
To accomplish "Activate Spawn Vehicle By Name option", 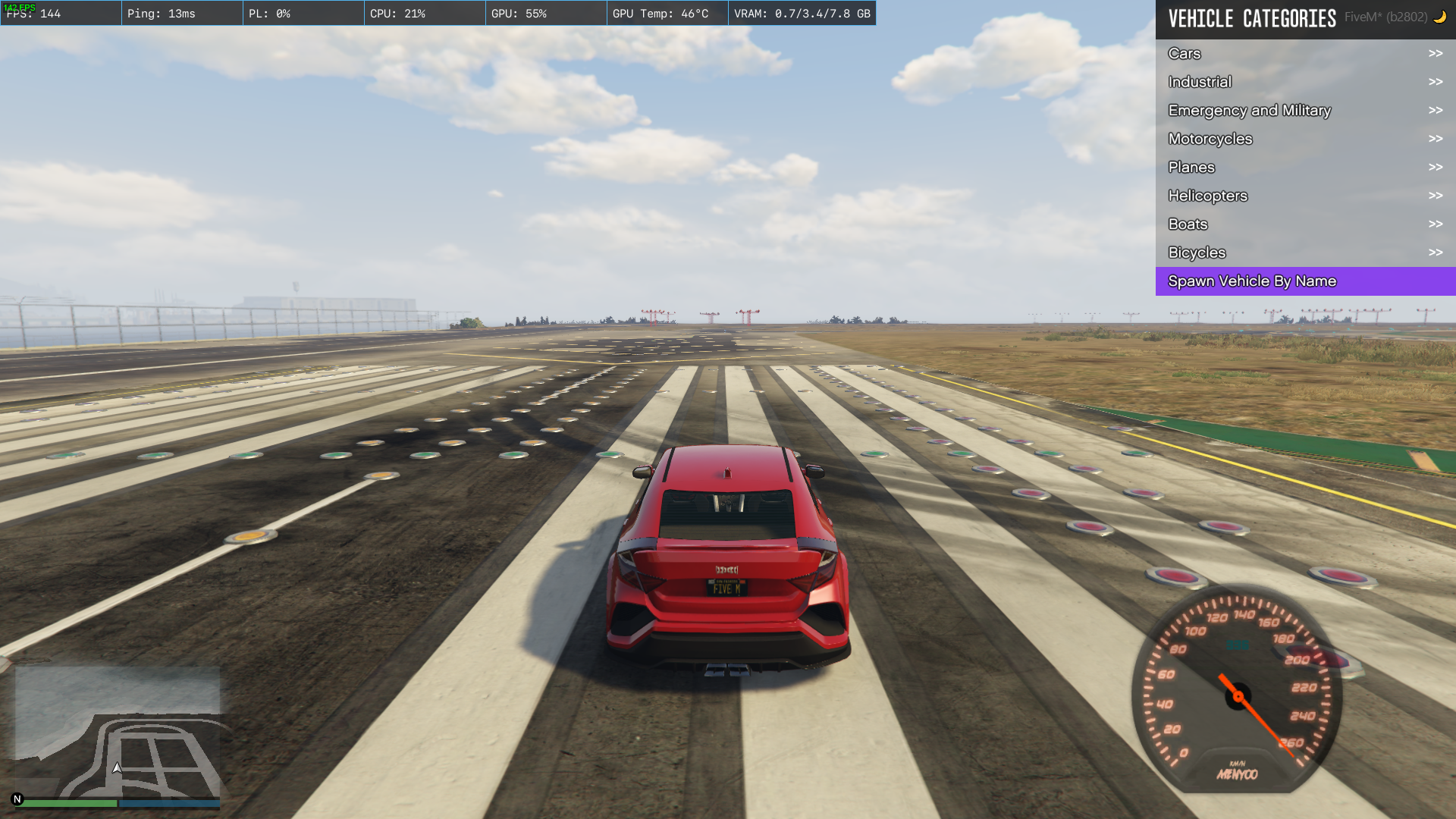I will coord(1304,281).
